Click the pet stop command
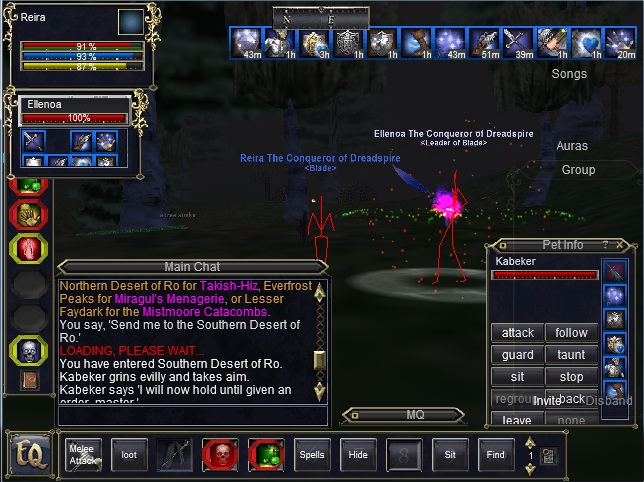The width and height of the screenshot is (644, 482). coord(571,377)
